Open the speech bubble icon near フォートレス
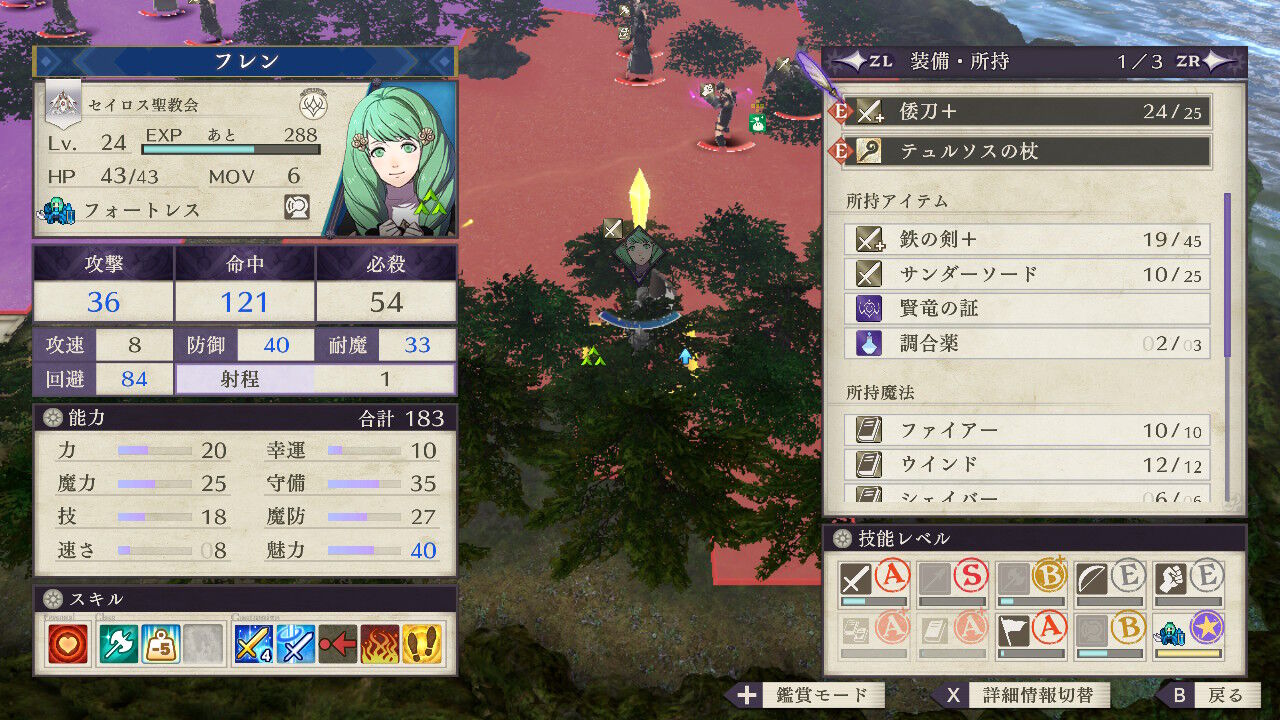The width and height of the screenshot is (1280, 720). [299, 207]
